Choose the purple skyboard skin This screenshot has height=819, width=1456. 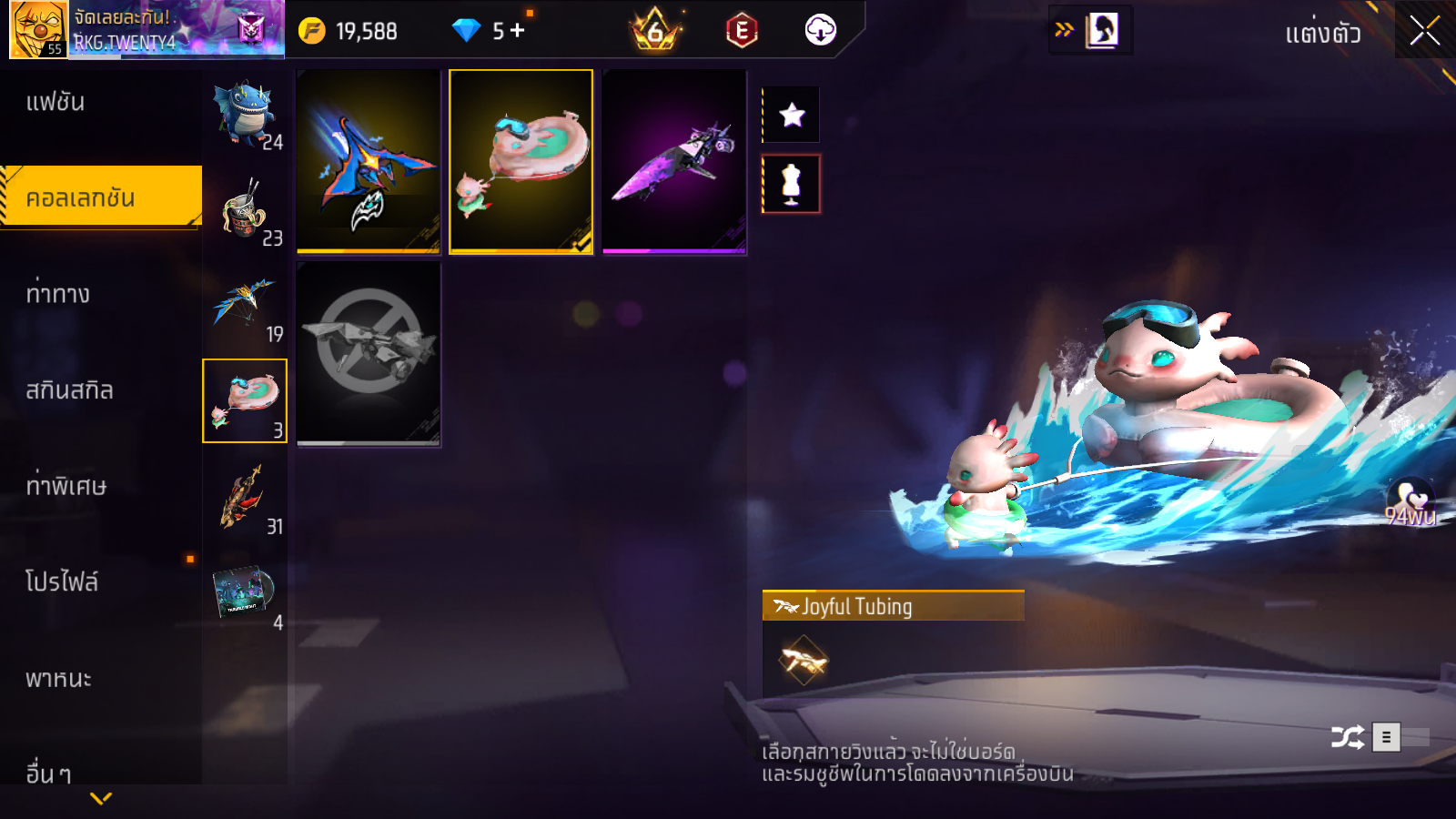pyautogui.click(x=674, y=161)
